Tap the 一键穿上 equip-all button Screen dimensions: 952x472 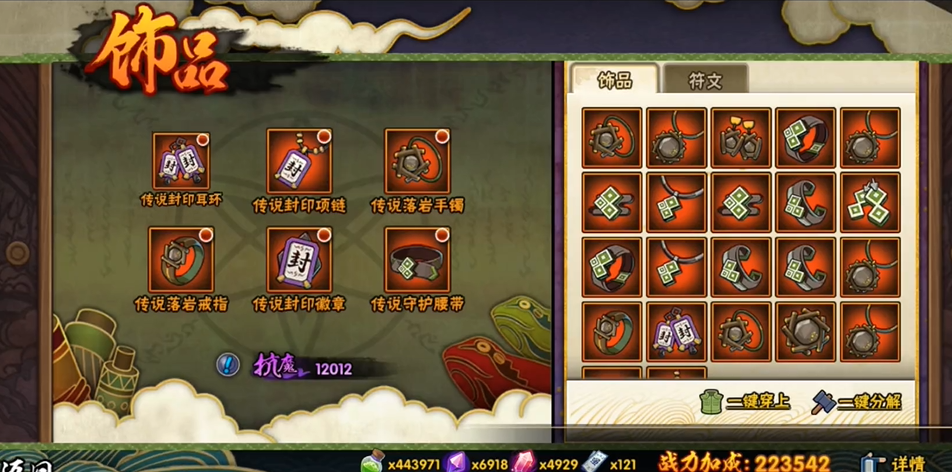click(x=746, y=402)
